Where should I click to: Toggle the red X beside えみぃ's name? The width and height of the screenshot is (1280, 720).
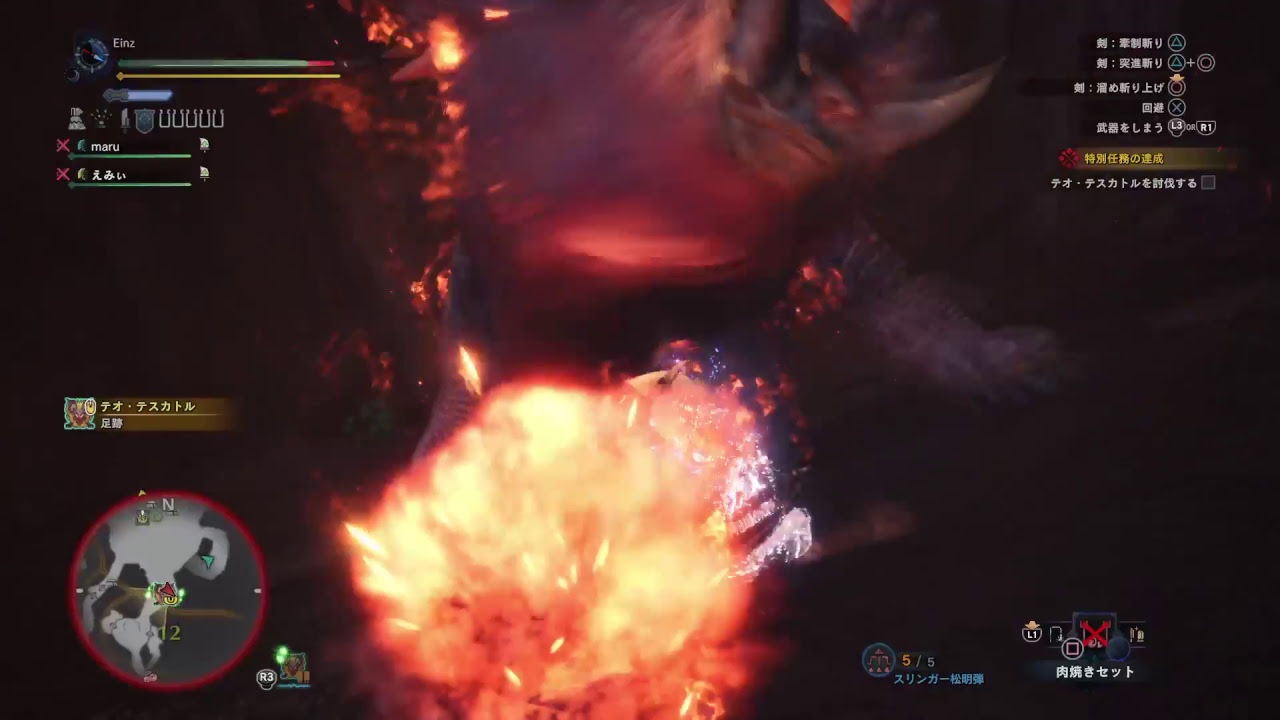click(x=65, y=172)
